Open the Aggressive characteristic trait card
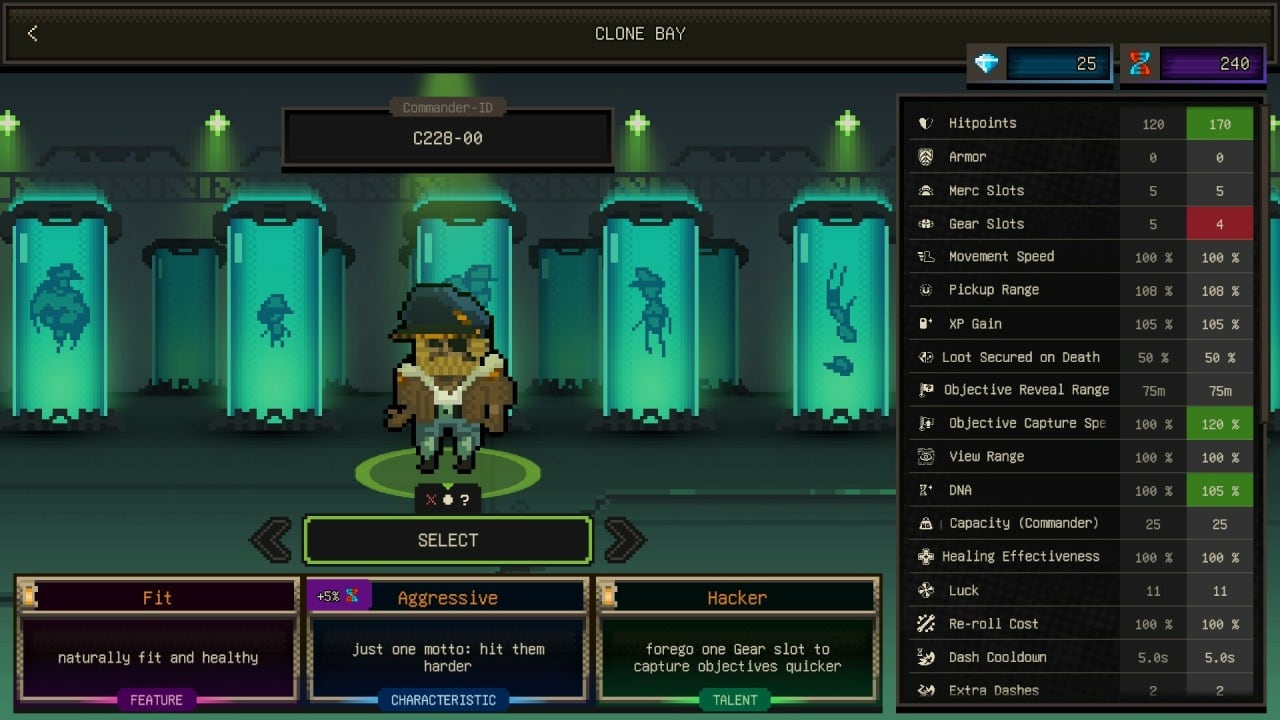1280x720 pixels. coord(447,640)
